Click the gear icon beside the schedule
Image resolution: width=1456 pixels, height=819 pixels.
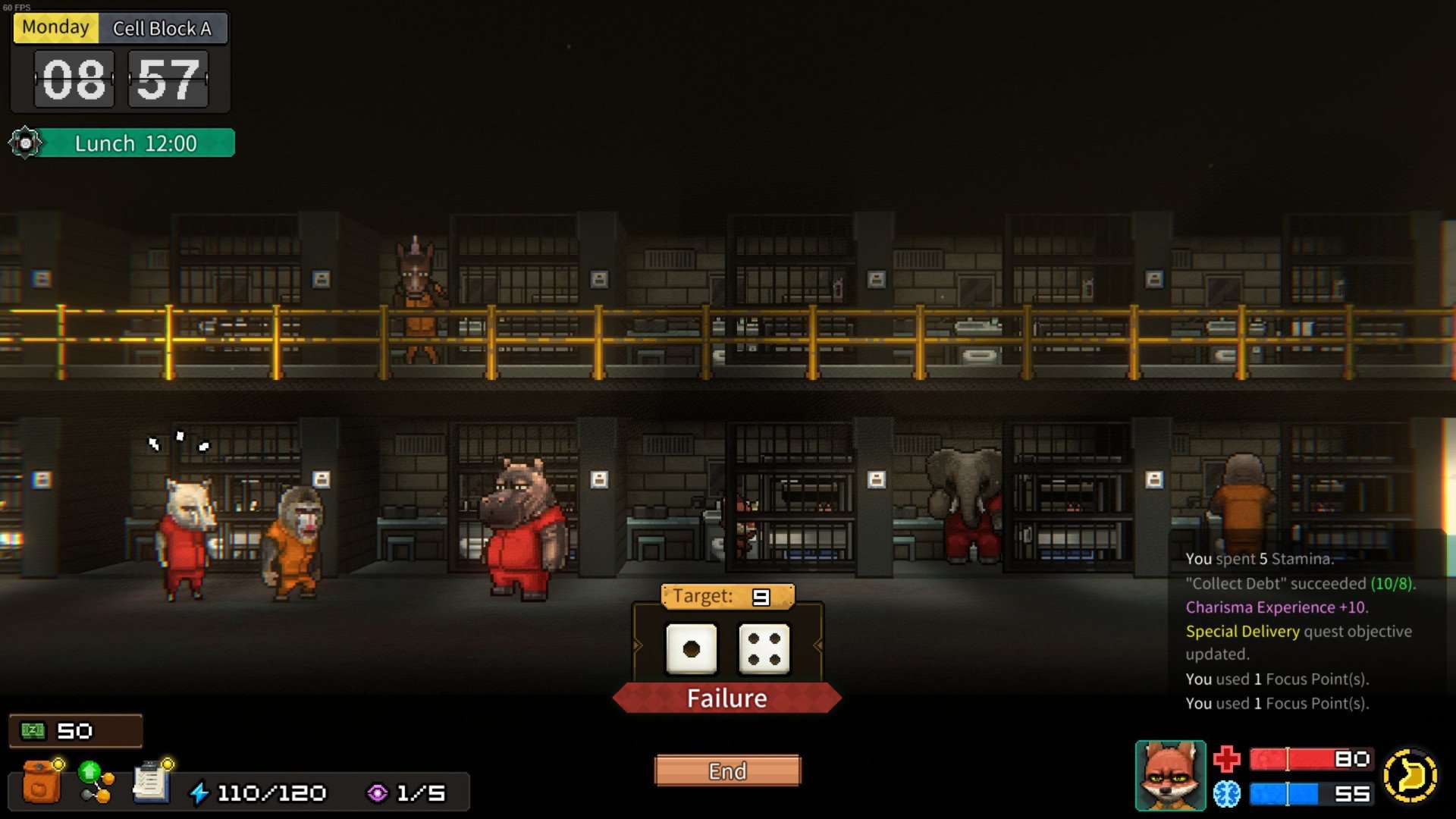pos(25,143)
